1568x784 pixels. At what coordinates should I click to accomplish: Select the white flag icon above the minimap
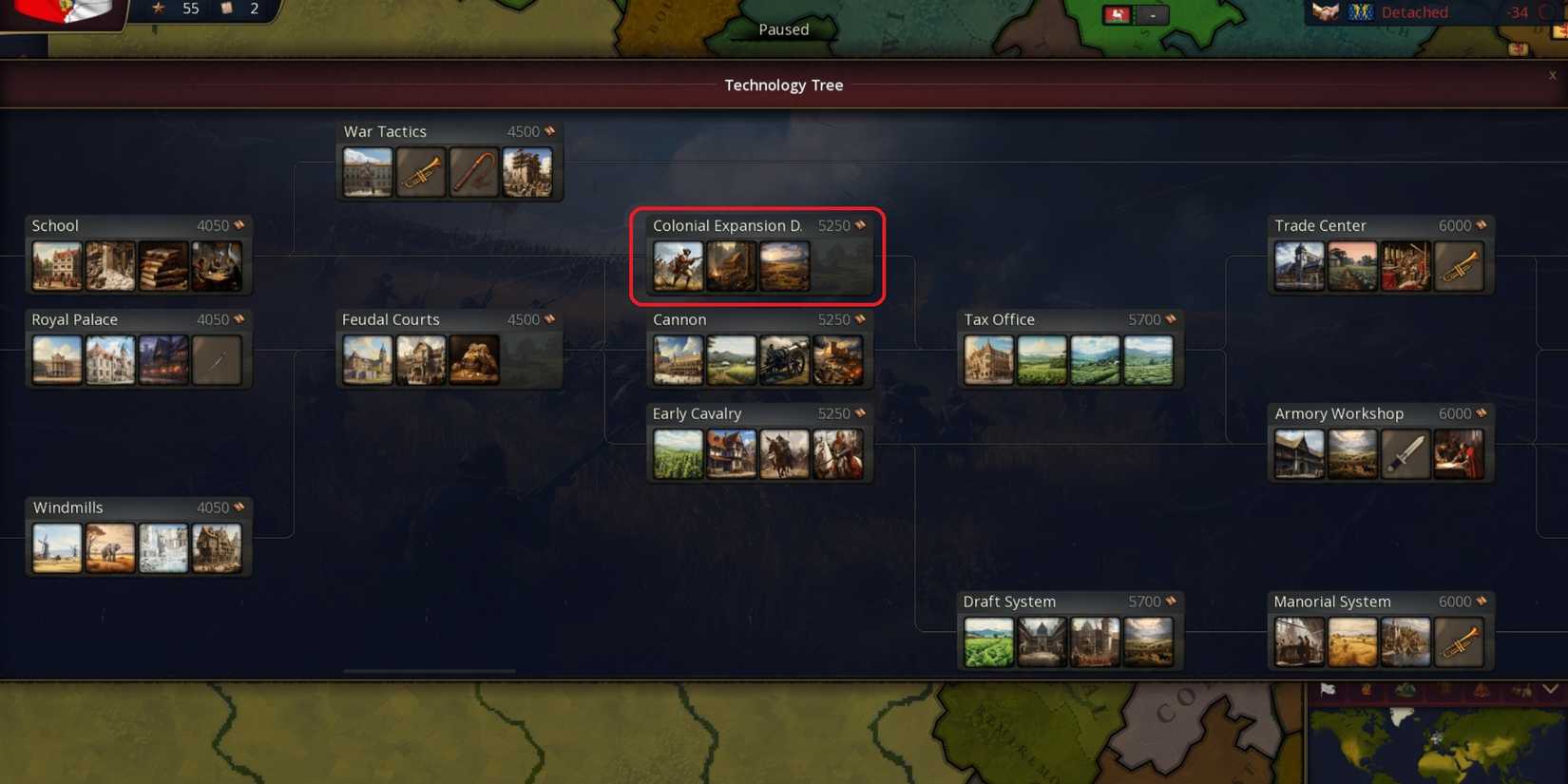coord(1328,691)
